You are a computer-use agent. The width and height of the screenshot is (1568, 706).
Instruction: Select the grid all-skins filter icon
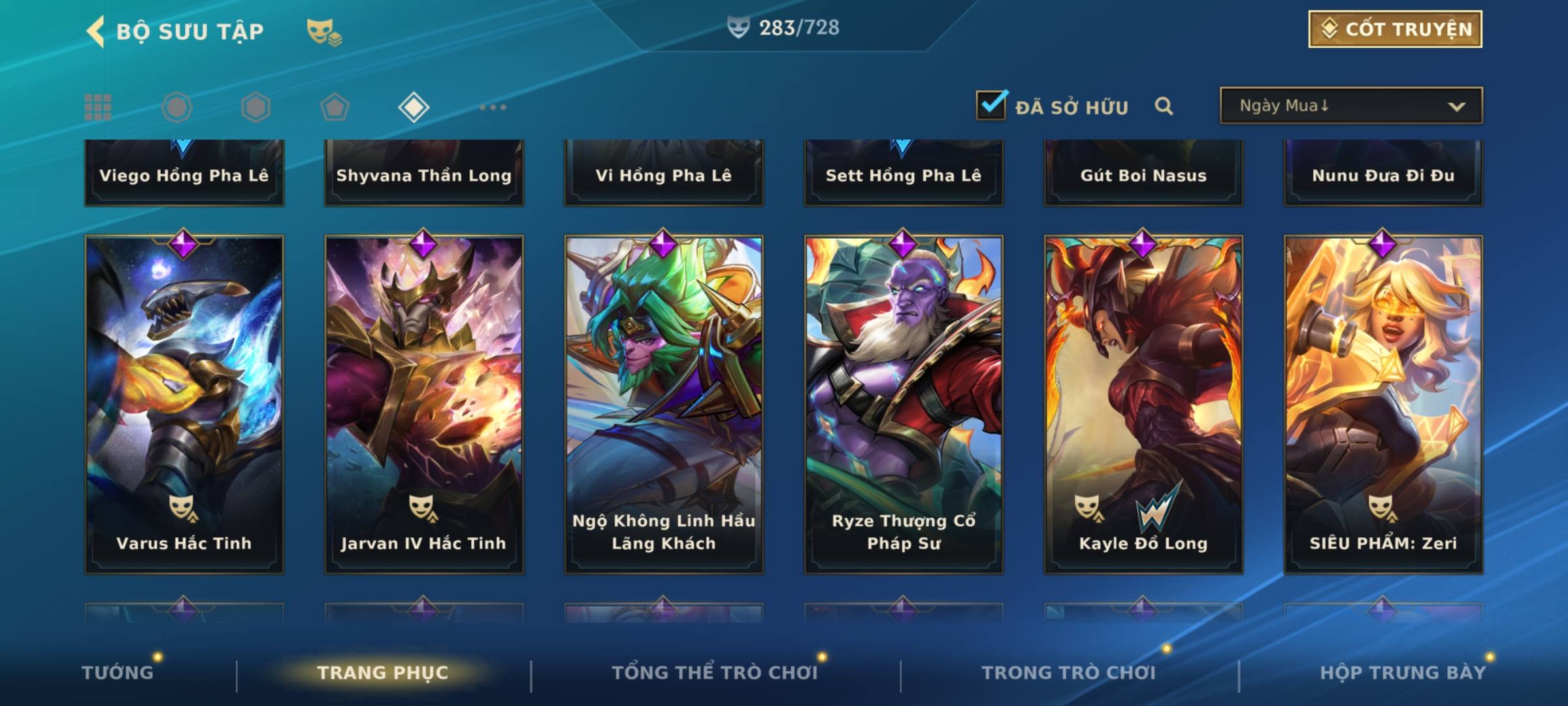[x=98, y=107]
